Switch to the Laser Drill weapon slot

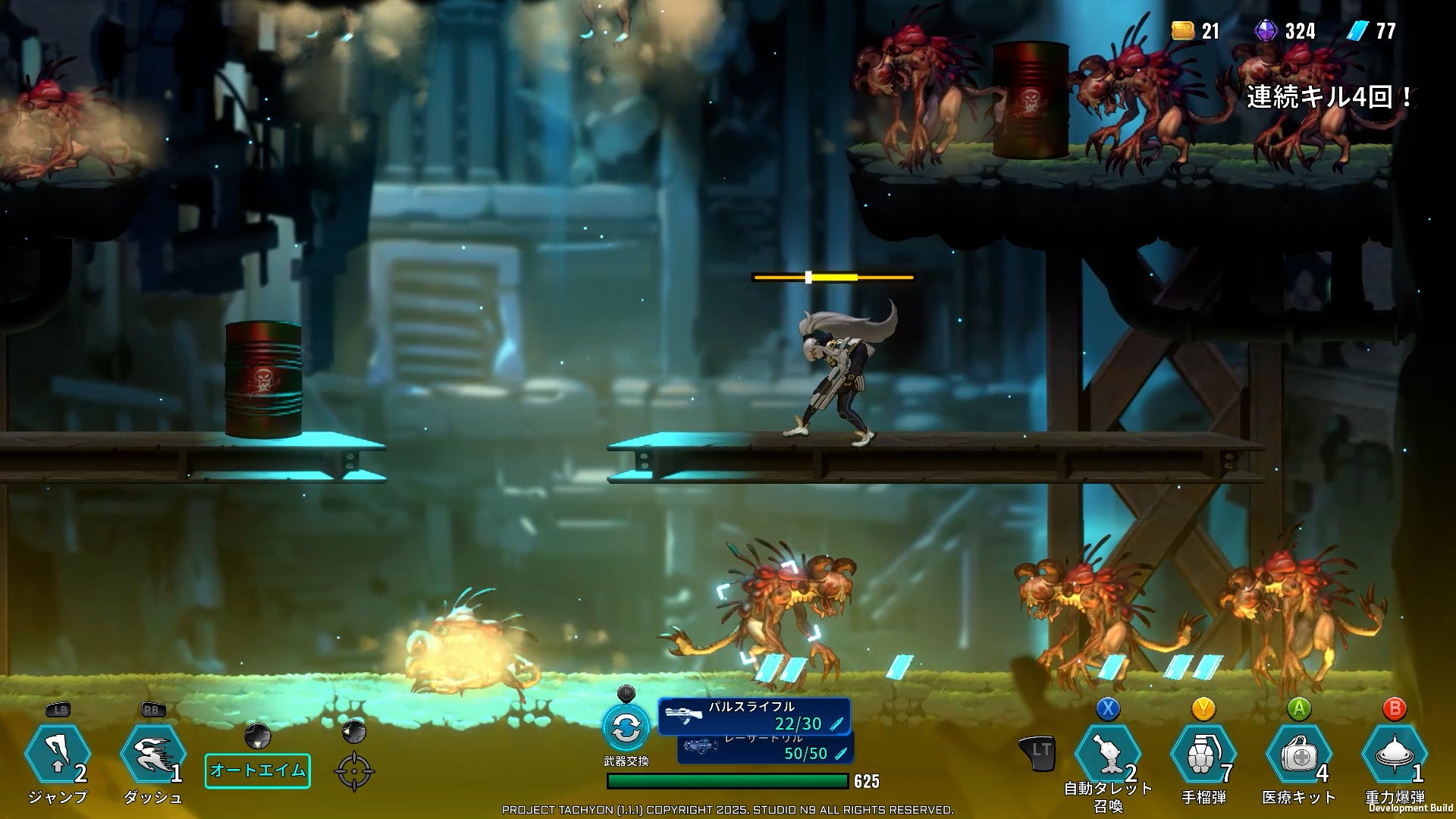pyautogui.click(x=766, y=750)
